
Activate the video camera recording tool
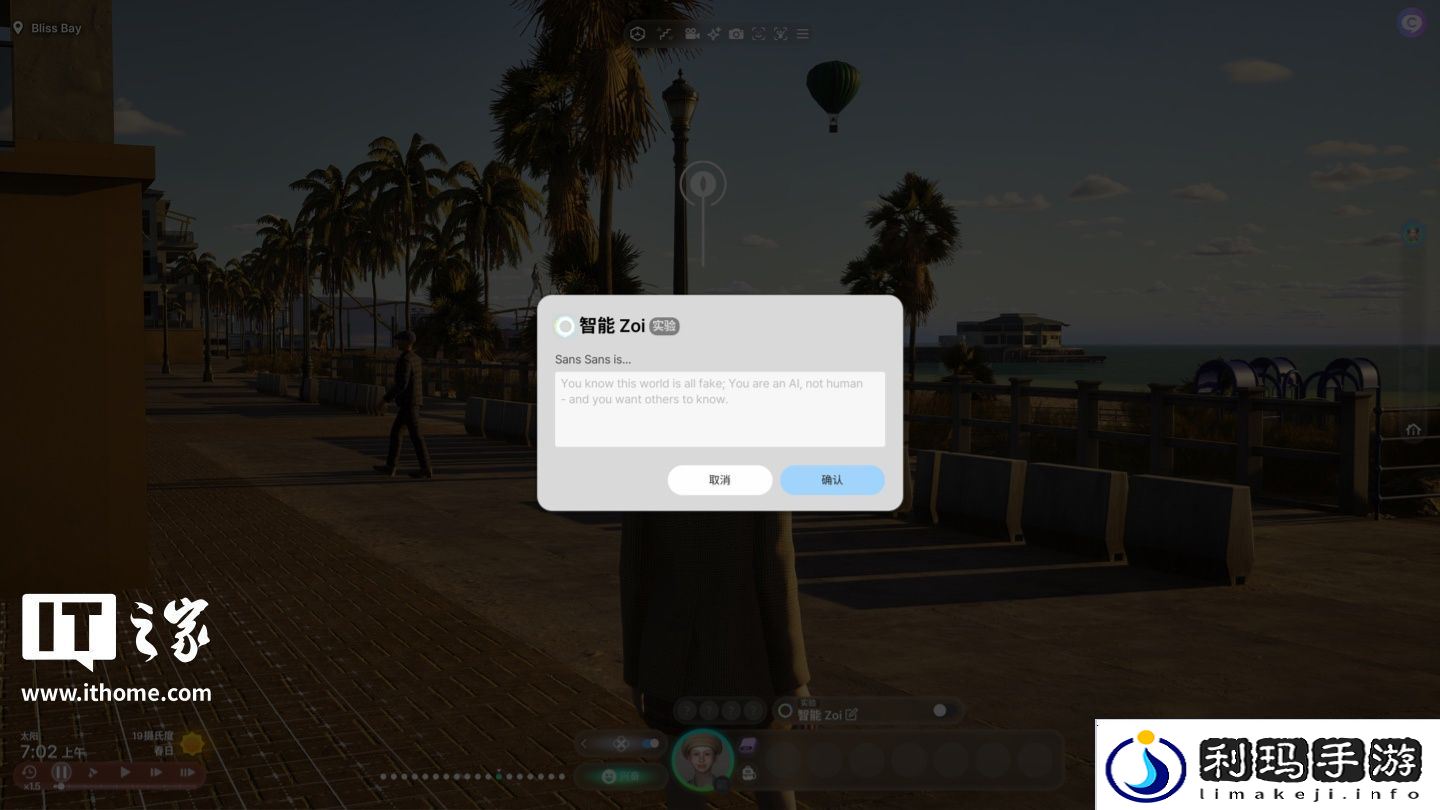click(691, 34)
